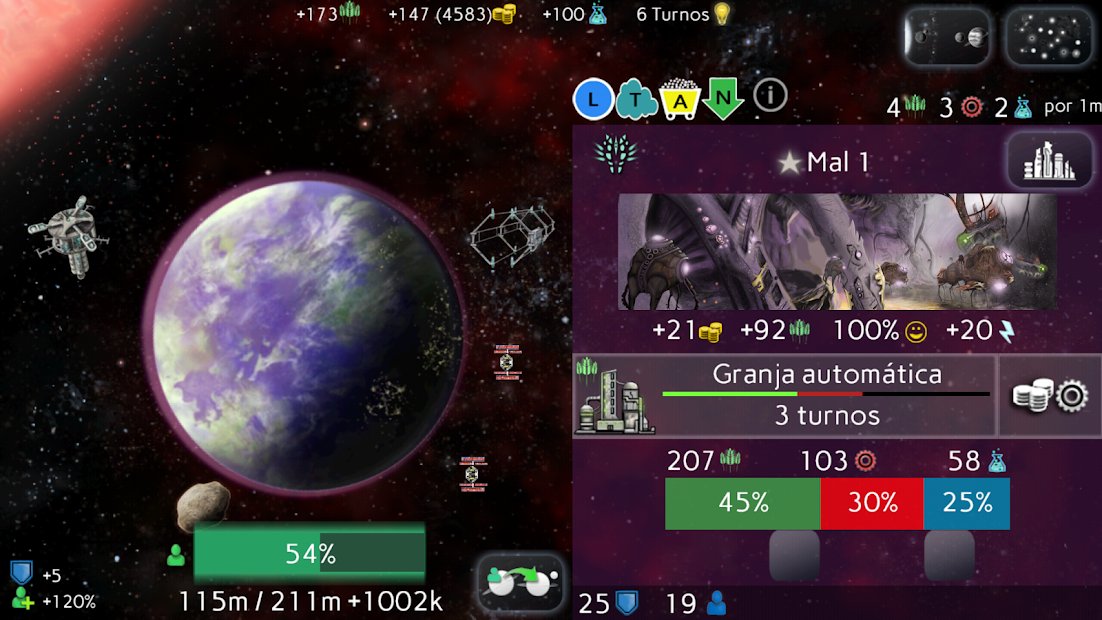Click the yellow A mine cart badge
This screenshot has width=1102, height=620.
(680, 98)
